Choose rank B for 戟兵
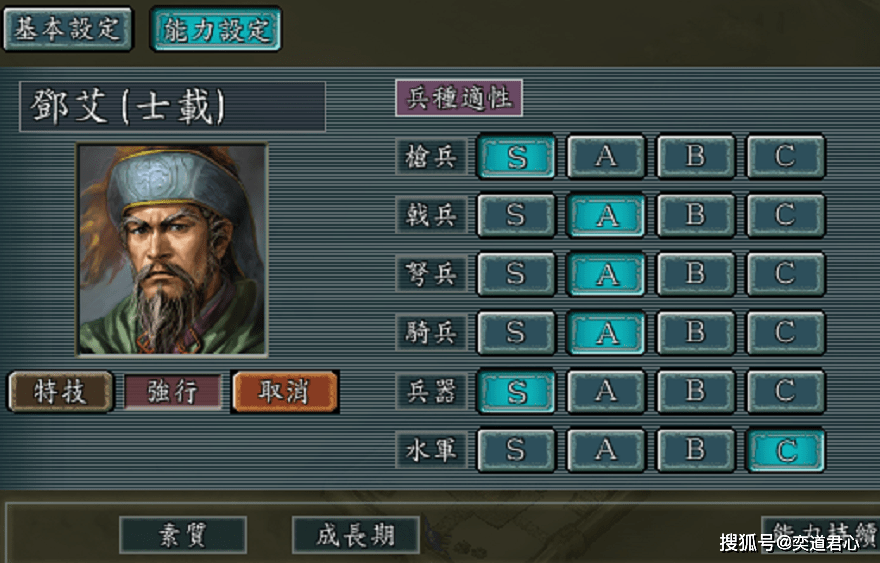 point(695,215)
